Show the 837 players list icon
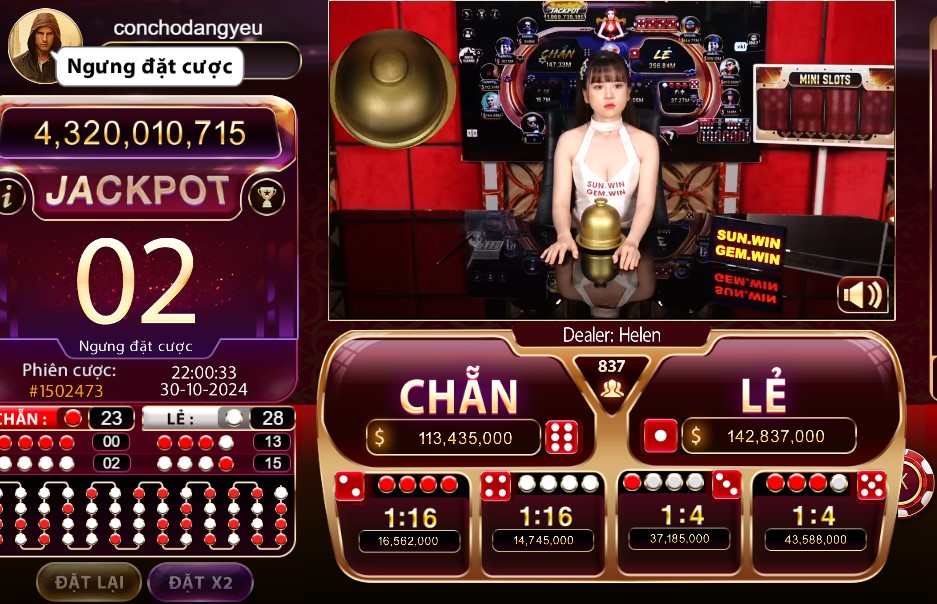Image resolution: width=937 pixels, height=604 pixels. pos(611,389)
